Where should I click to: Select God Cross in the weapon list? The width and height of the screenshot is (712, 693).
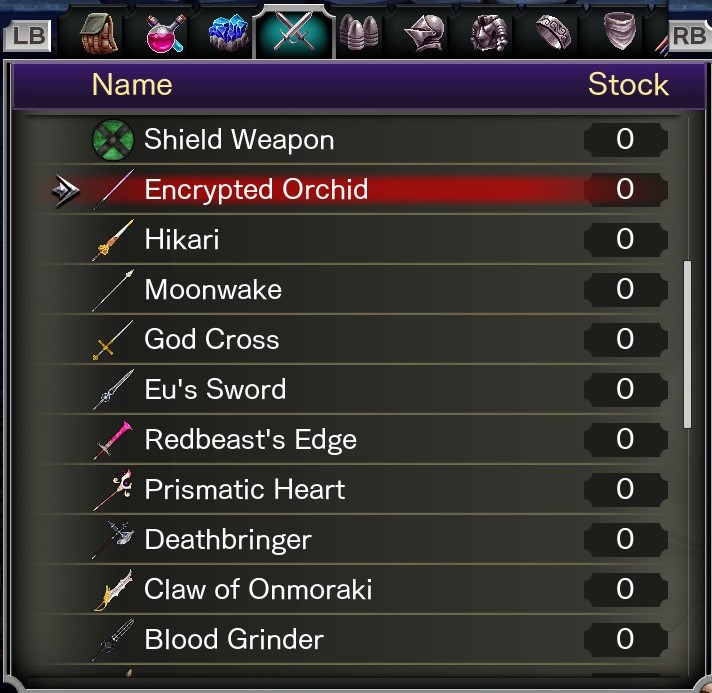click(212, 339)
